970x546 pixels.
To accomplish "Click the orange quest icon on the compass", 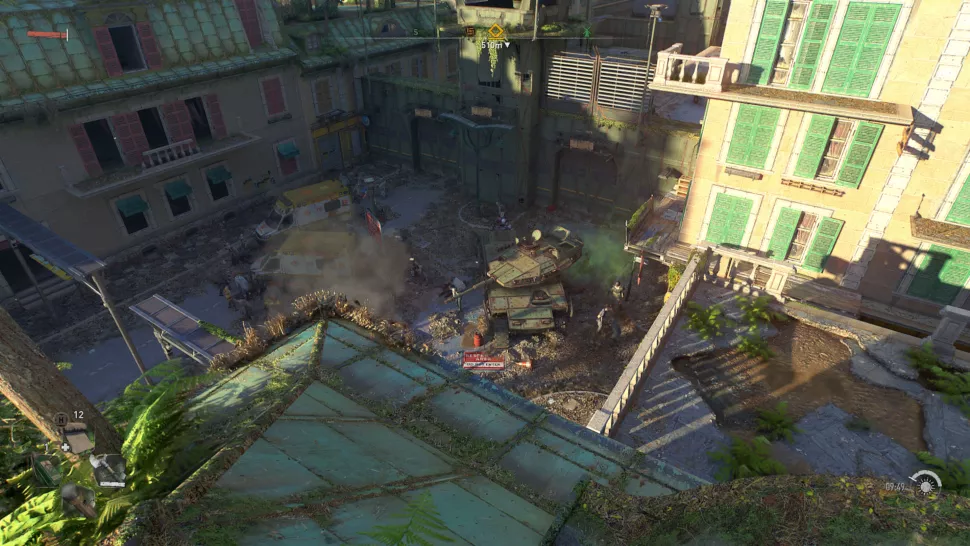I will click(469, 31).
